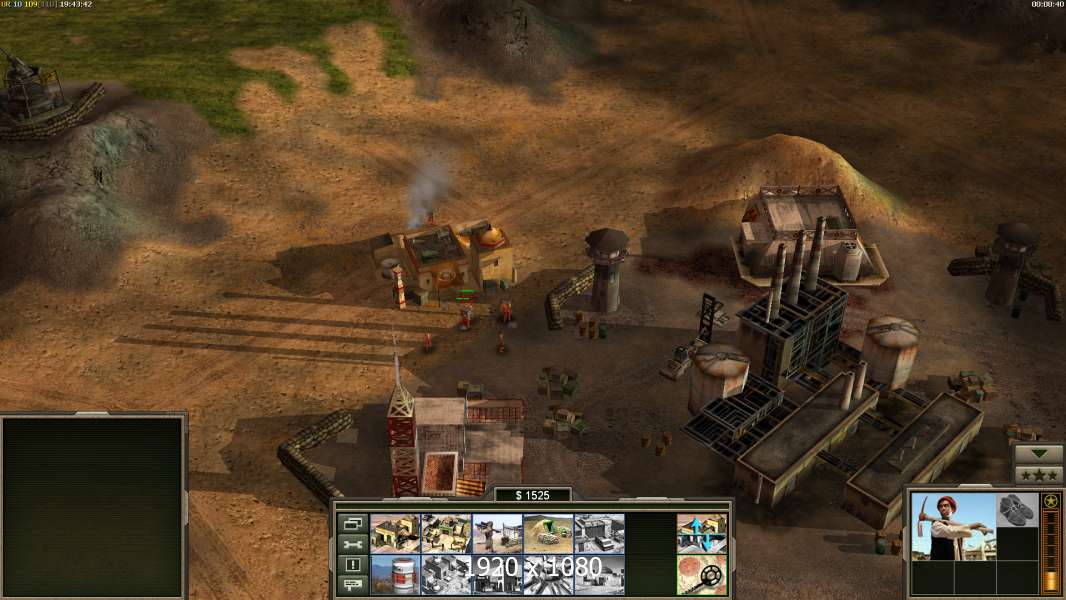Click the wrench button on the command bar
The image size is (1066, 600).
352,544
